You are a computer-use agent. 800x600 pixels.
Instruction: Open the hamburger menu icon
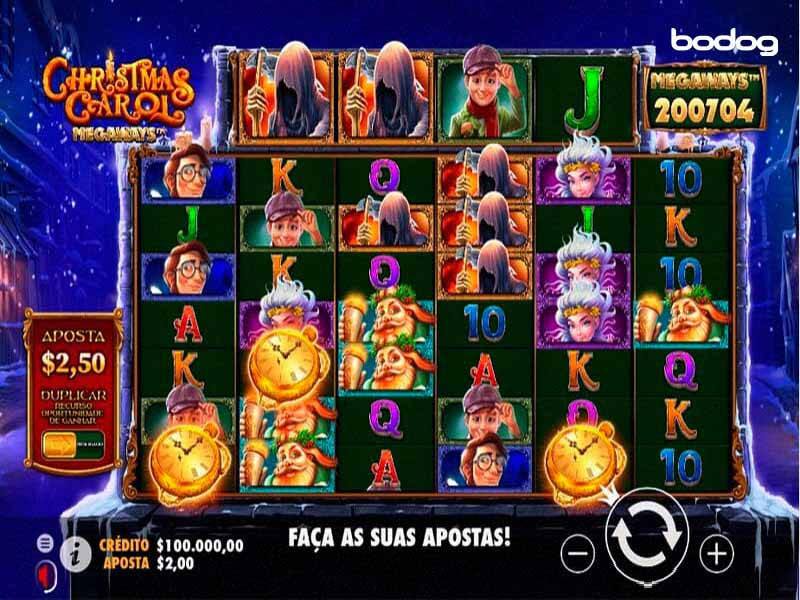click(x=45, y=542)
